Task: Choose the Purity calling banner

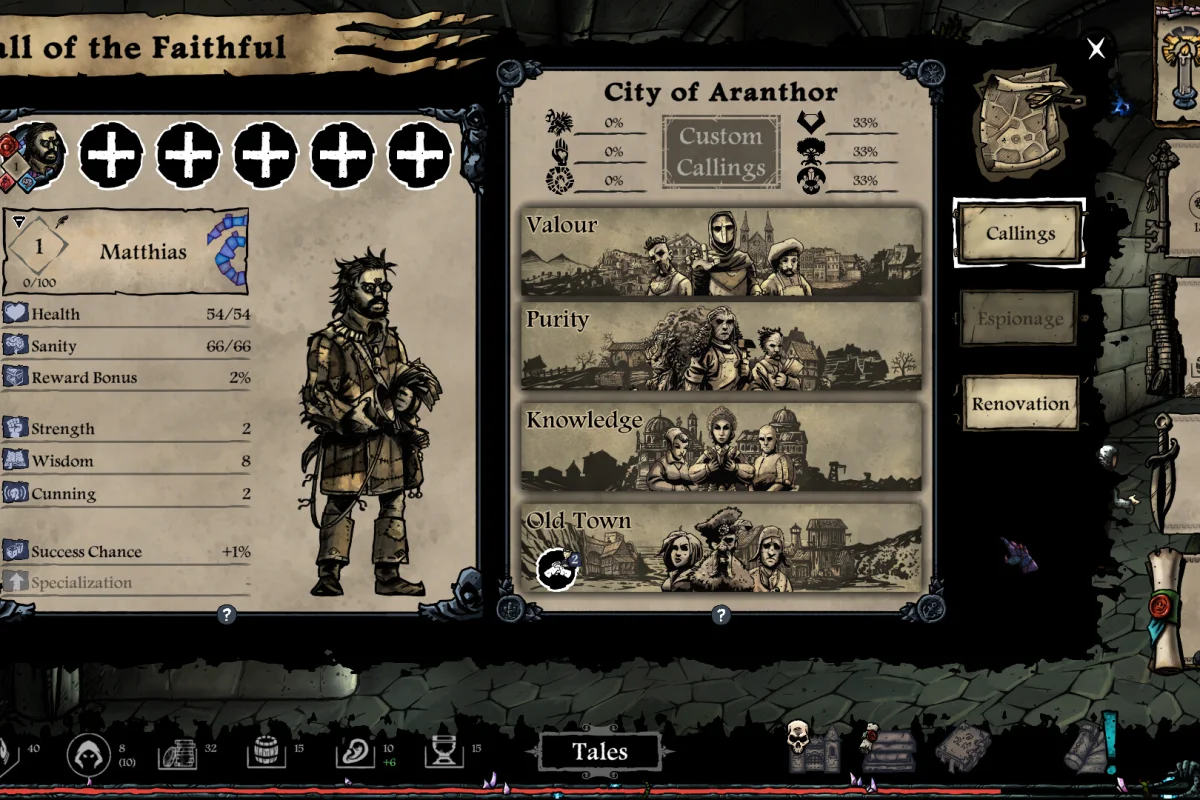Action: [x=721, y=346]
